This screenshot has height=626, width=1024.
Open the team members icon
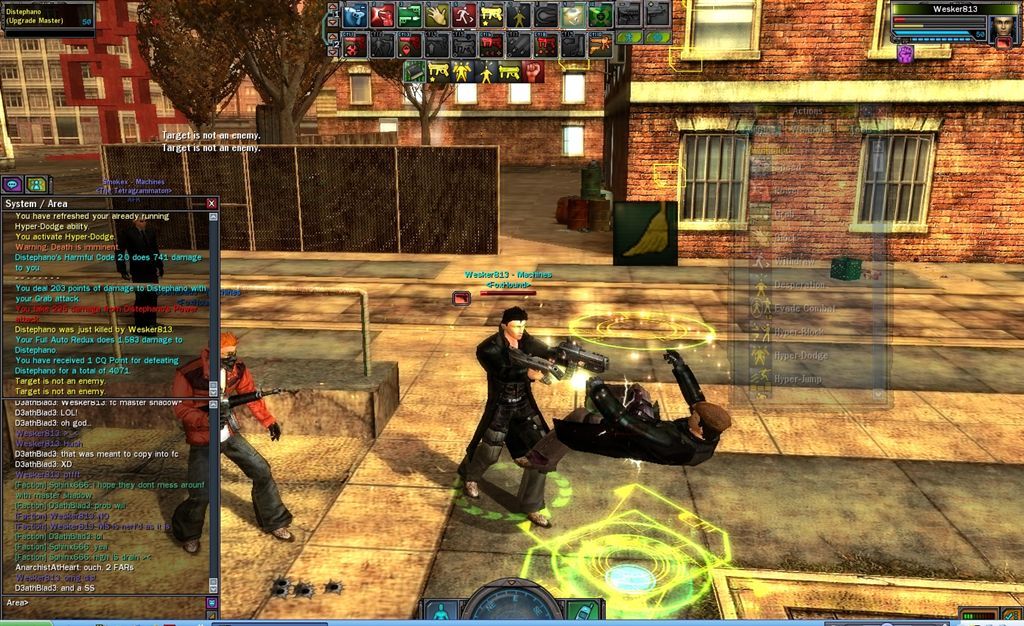(x=36, y=184)
